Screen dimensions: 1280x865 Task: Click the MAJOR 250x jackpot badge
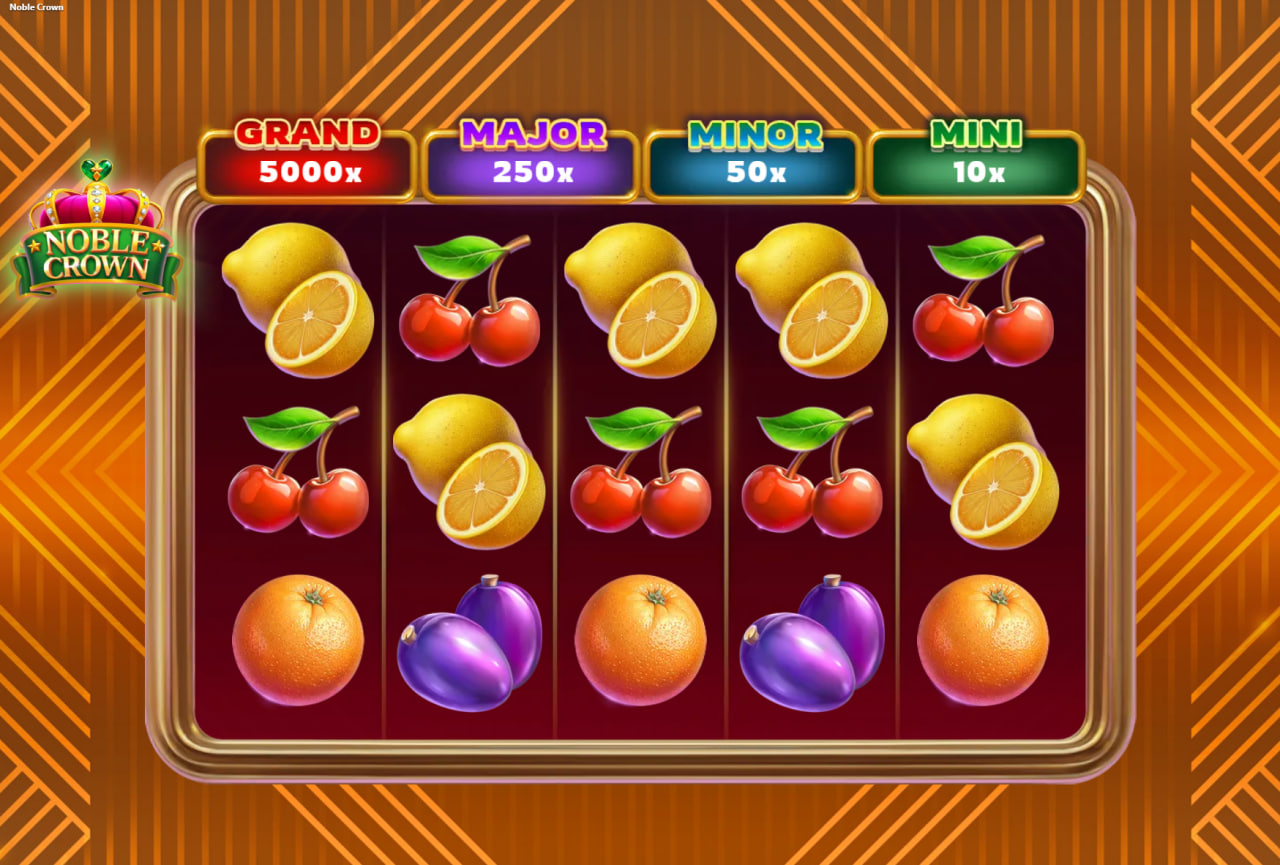tap(530, 158)
